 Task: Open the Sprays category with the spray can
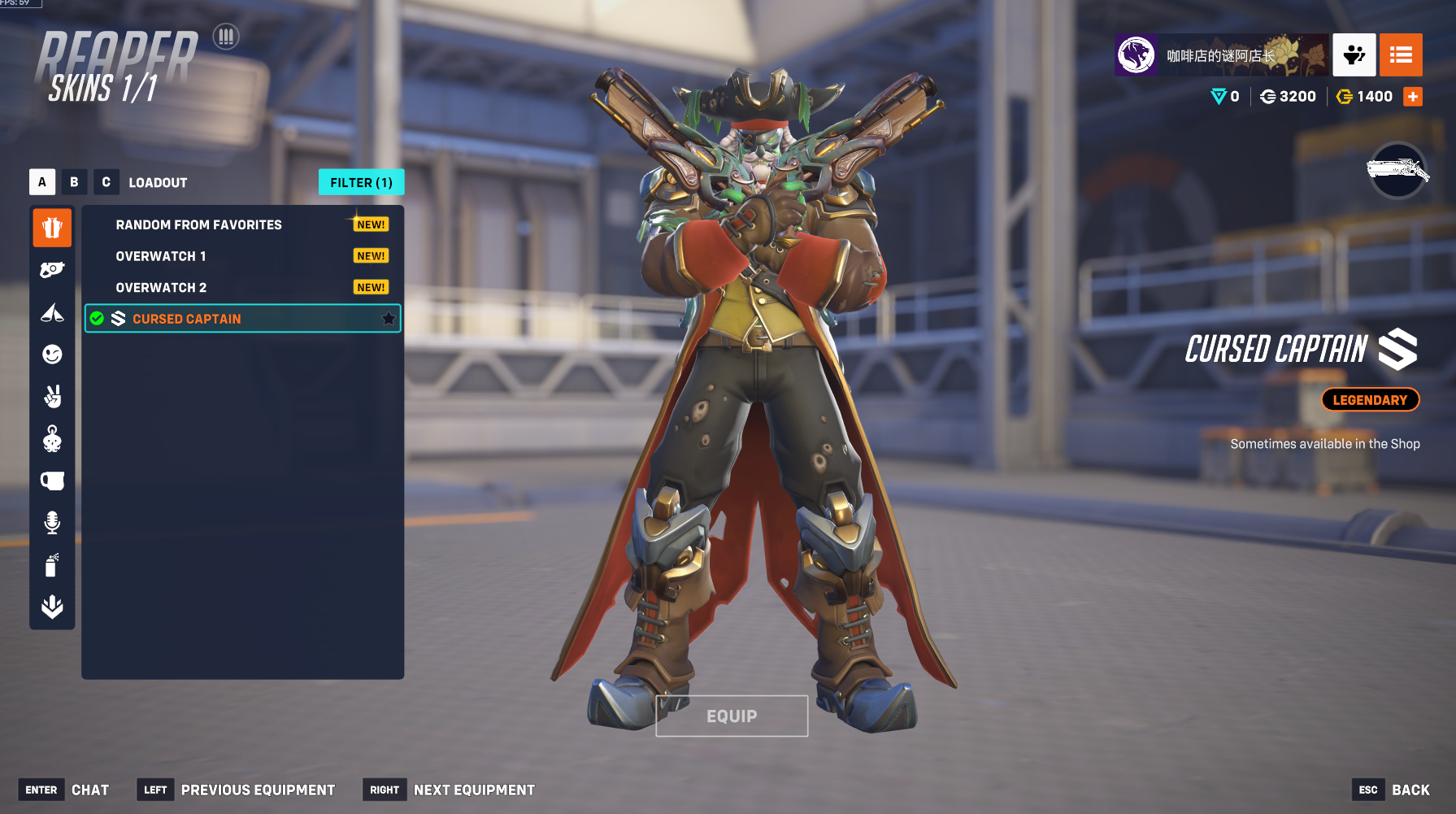[52, 565]
